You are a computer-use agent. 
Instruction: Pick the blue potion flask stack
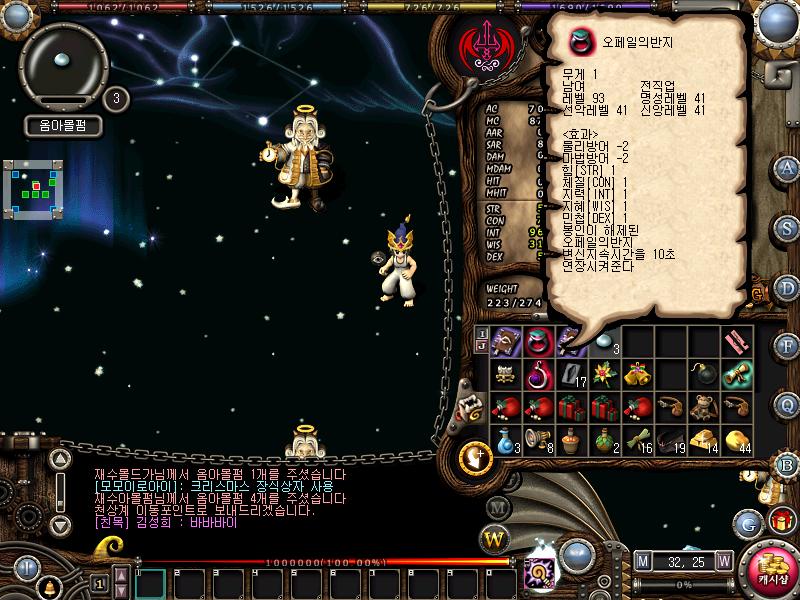pos(506,438)
